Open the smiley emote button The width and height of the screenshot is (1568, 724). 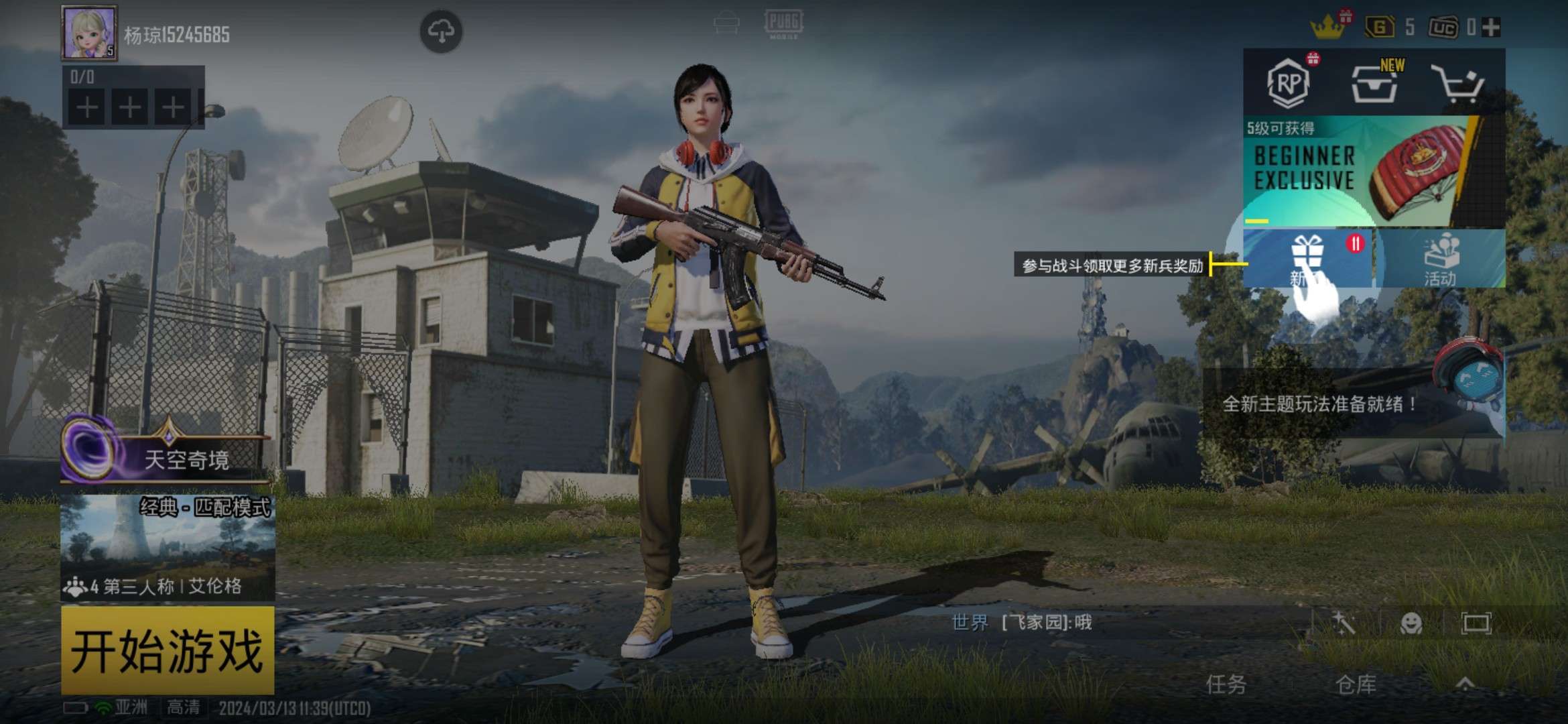[1411, 623]
